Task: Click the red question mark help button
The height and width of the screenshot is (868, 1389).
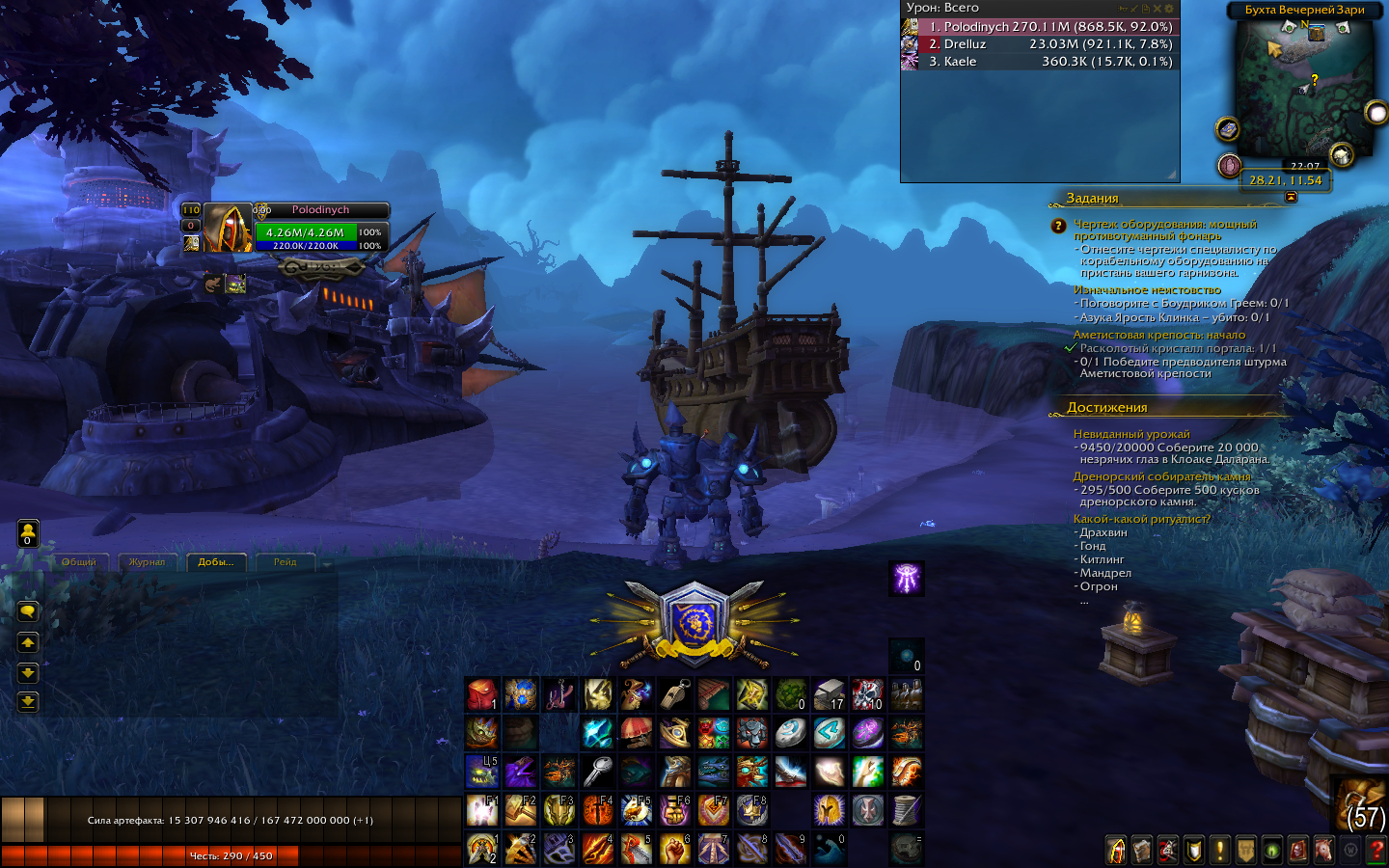Action: pos(1376,850)
